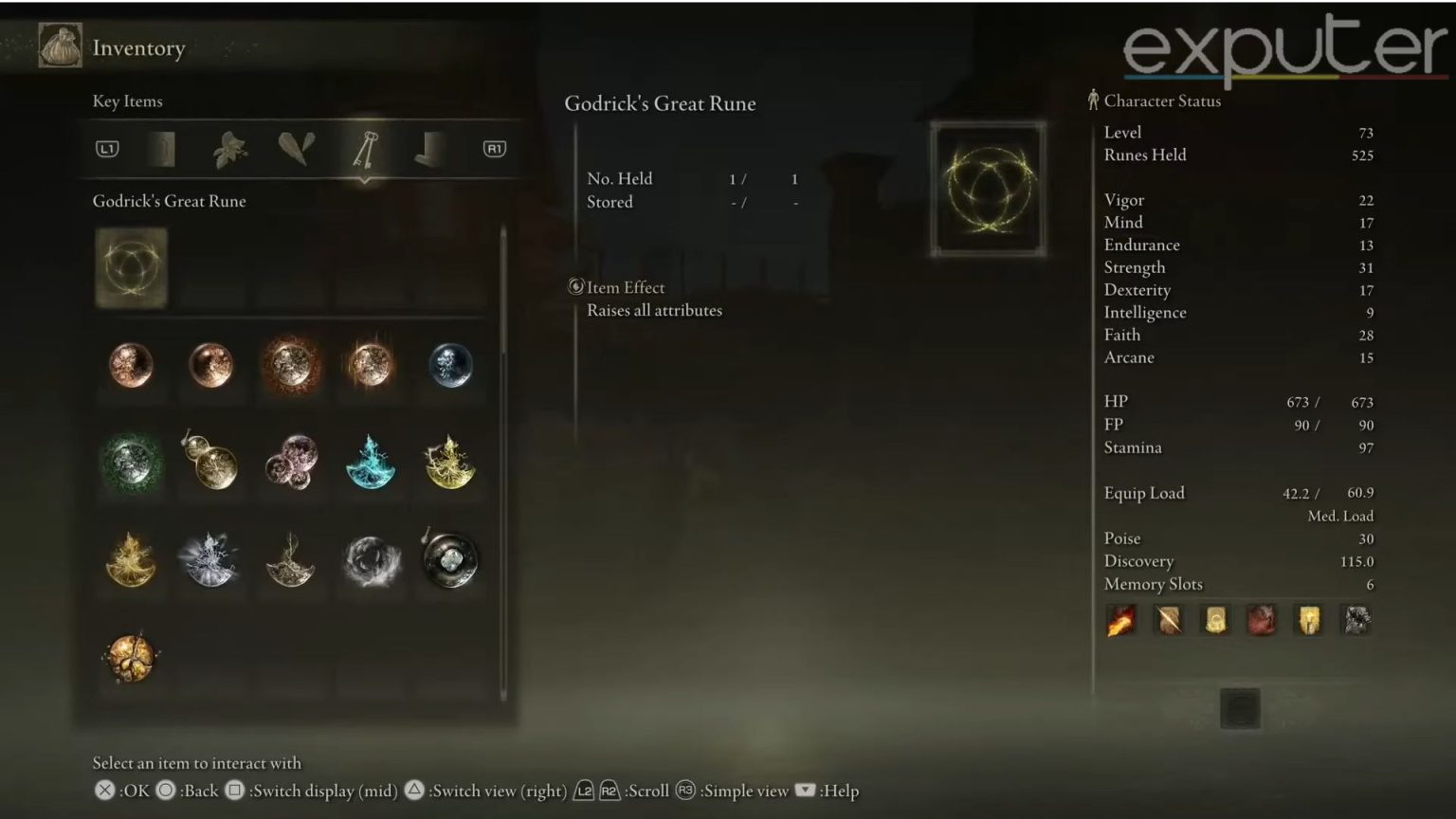The width and height of the screenshot is (1456, 819).
Task: Select the golden ring icon in Memory Slots
Action: pos(1215,619)
